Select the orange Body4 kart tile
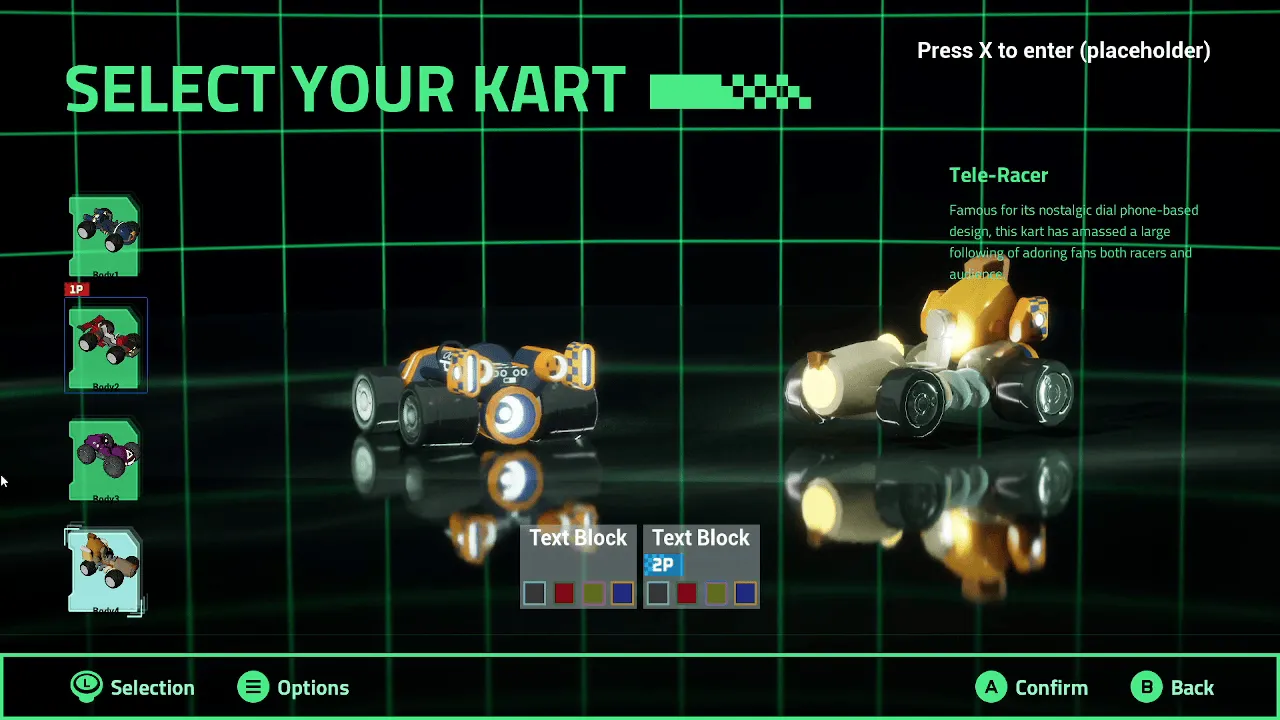 click(x=105, y=570)
